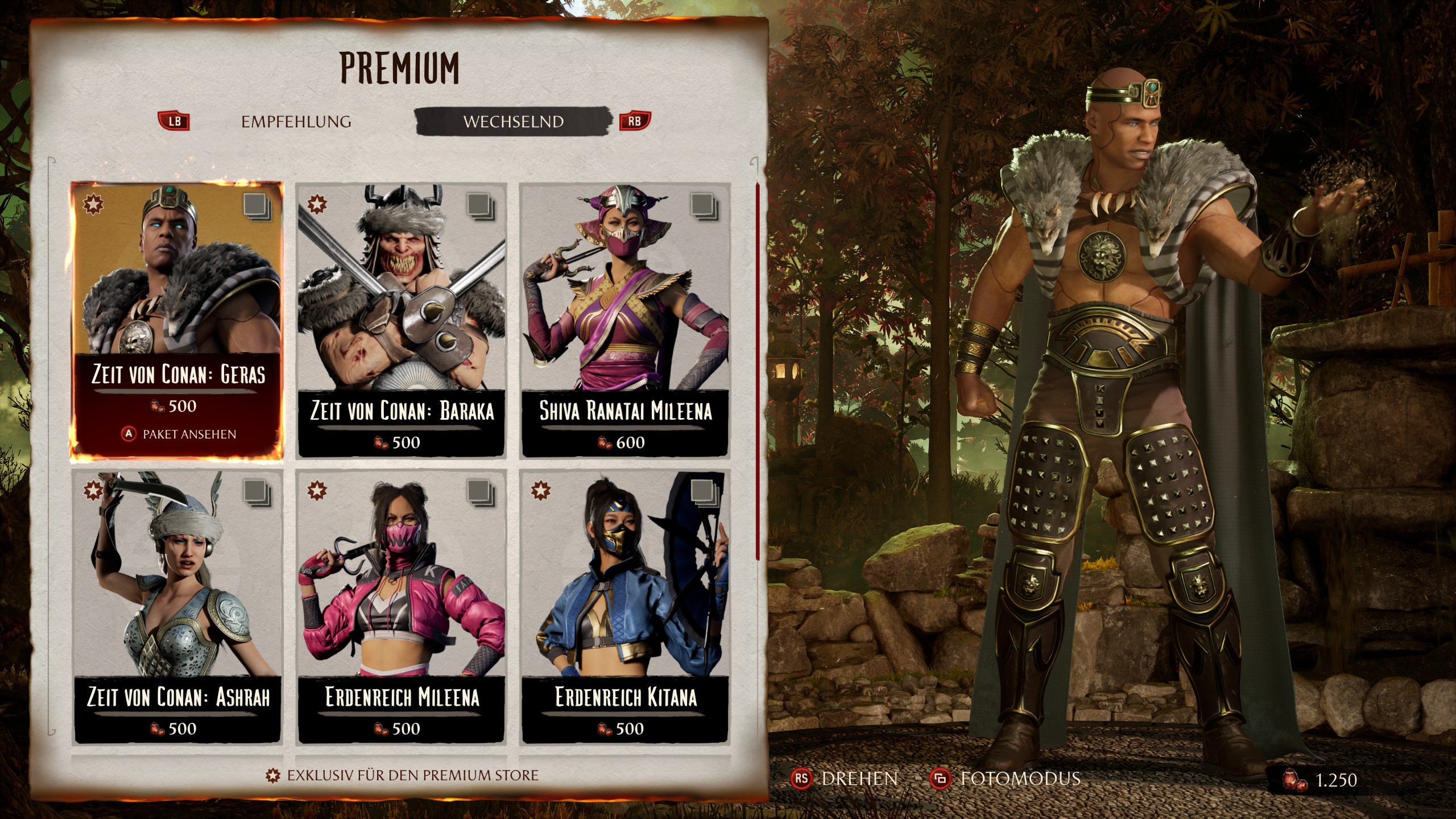Select the Wechselnd tab
This screenshot has width=1456, height=819.
coord(513,122)
